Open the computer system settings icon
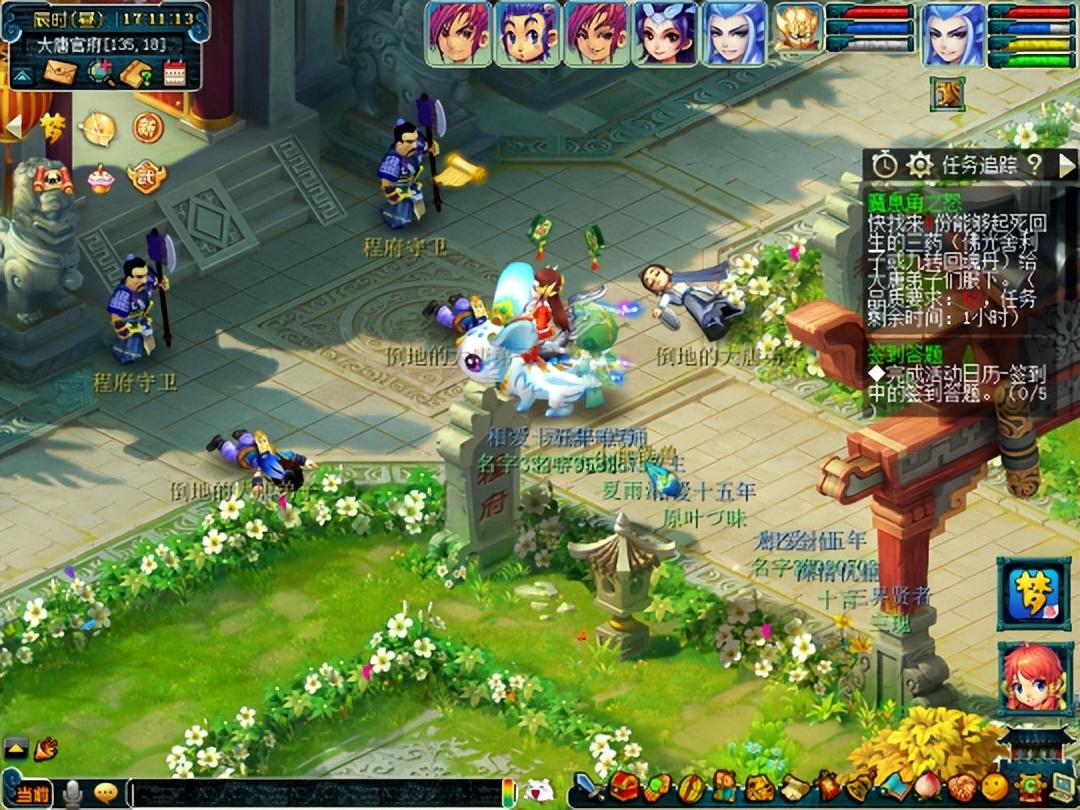Viewport: 1080px width, 810px height. 1061,787
